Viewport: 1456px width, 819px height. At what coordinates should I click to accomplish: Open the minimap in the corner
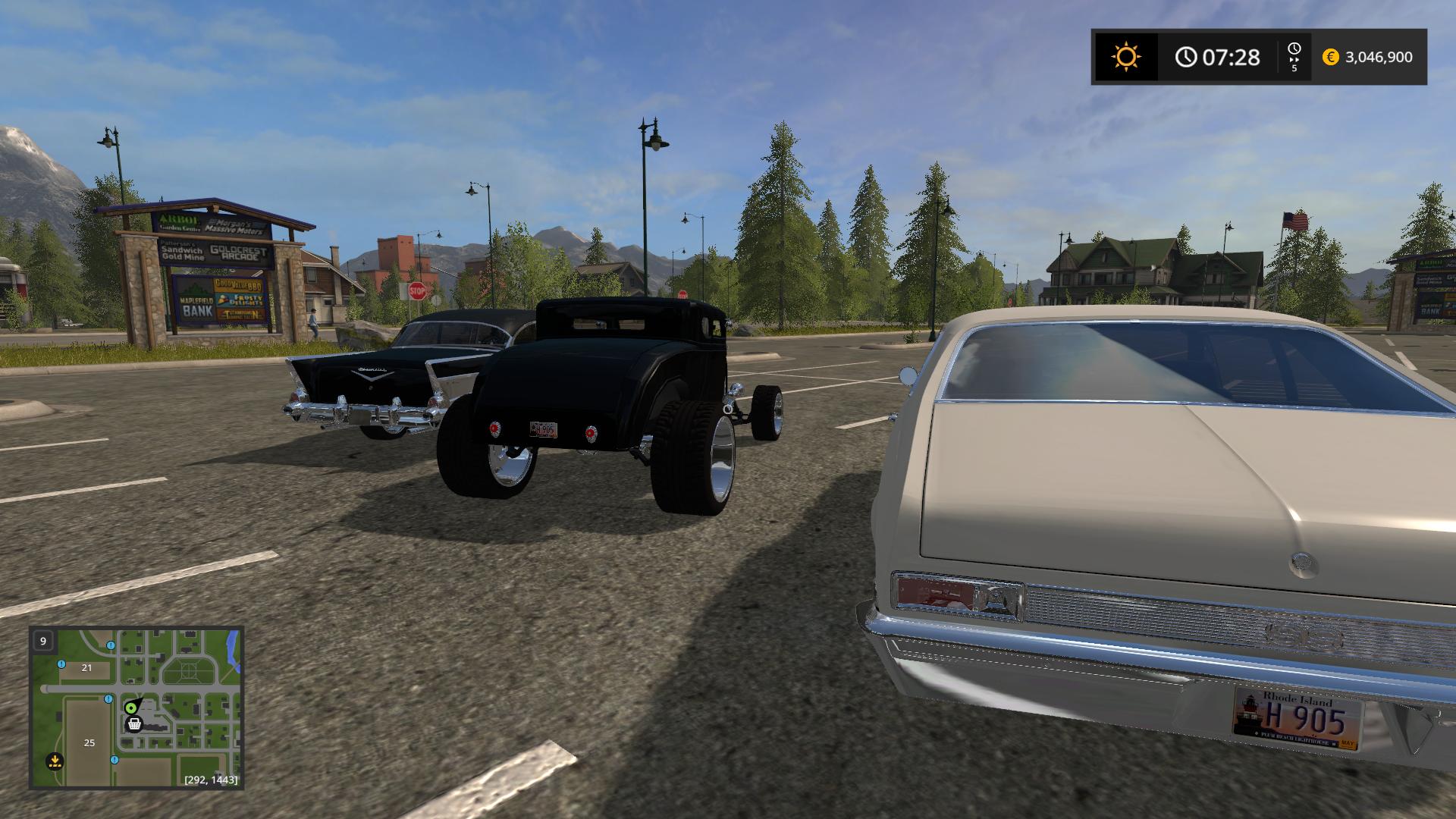(136, 708)
